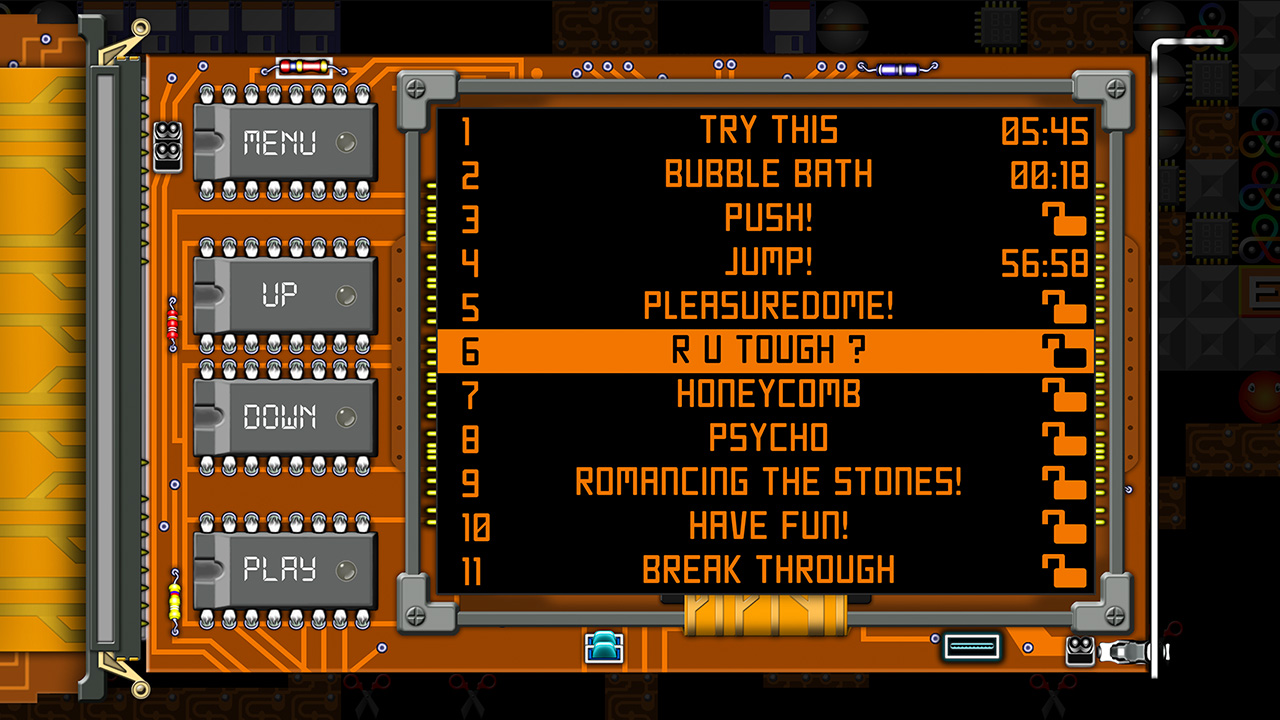Viewport: 1280px width, 720px height.
Task: Click the lock icon beside PLEASUREDOME!
Action: [1065, 305]
